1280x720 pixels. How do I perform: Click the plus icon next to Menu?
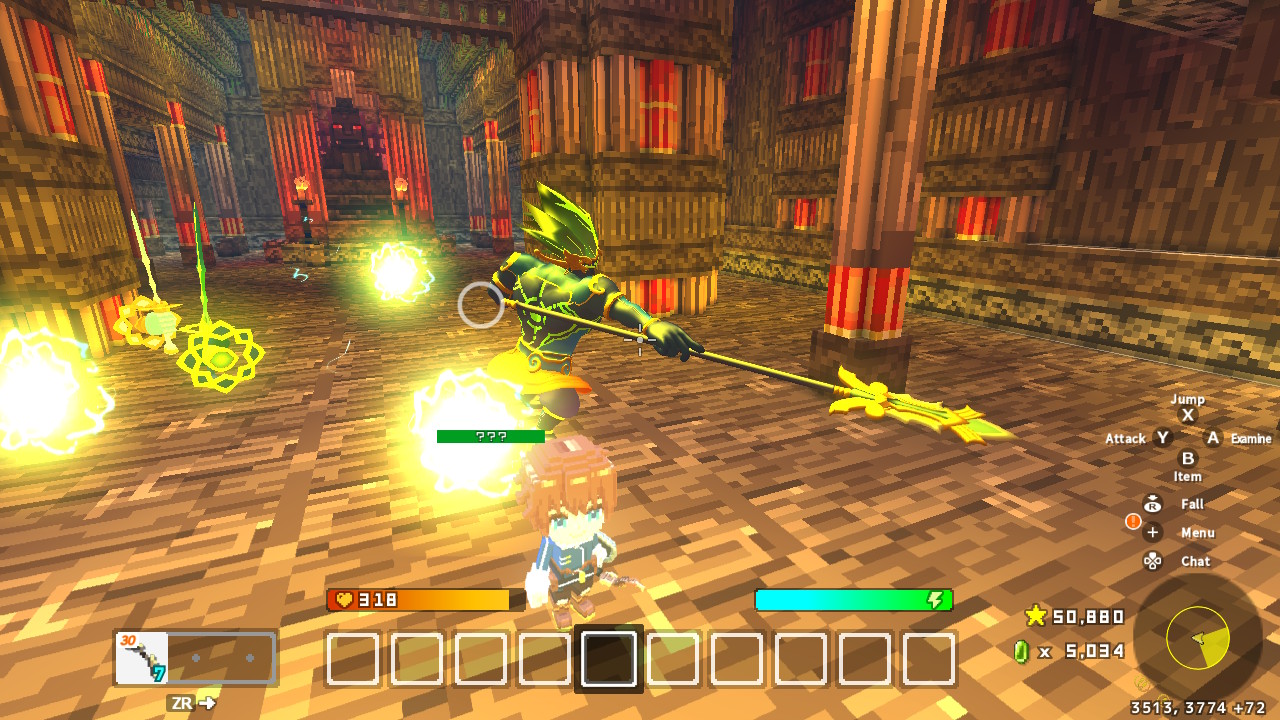point(1152,532)
